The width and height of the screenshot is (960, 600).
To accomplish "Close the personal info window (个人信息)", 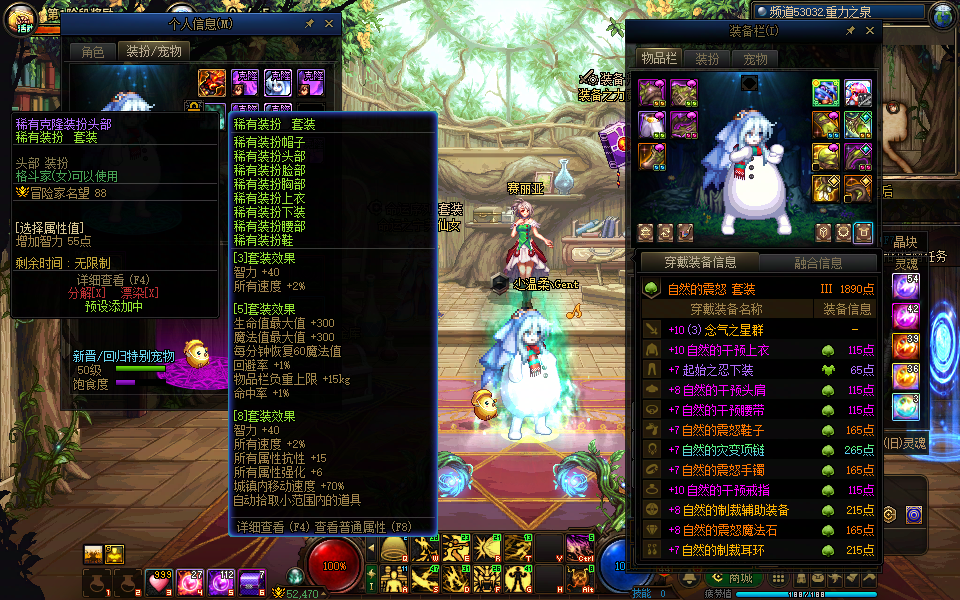I will [328, 23].
